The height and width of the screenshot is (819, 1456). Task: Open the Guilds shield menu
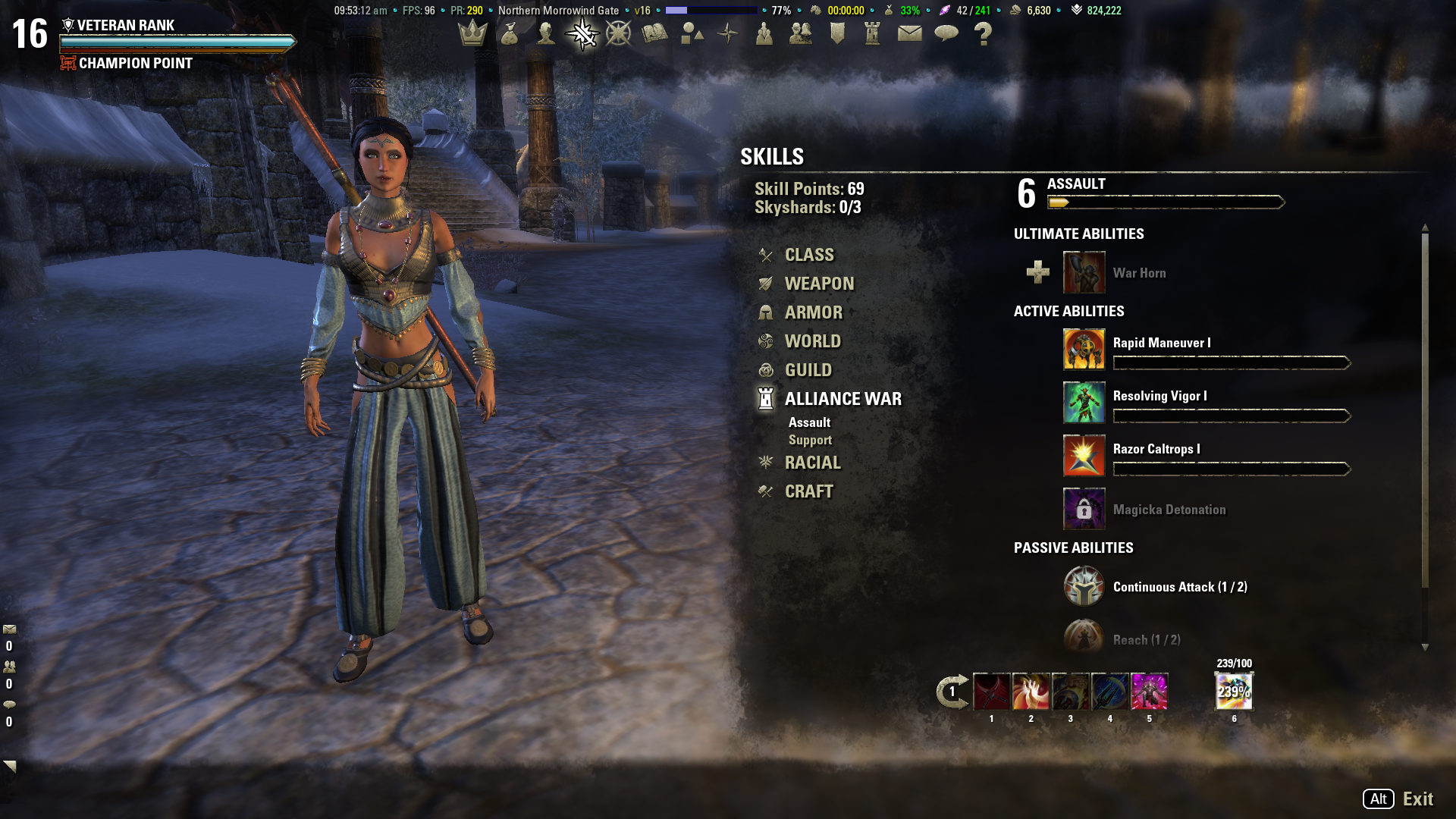click(x=838, y=34)
